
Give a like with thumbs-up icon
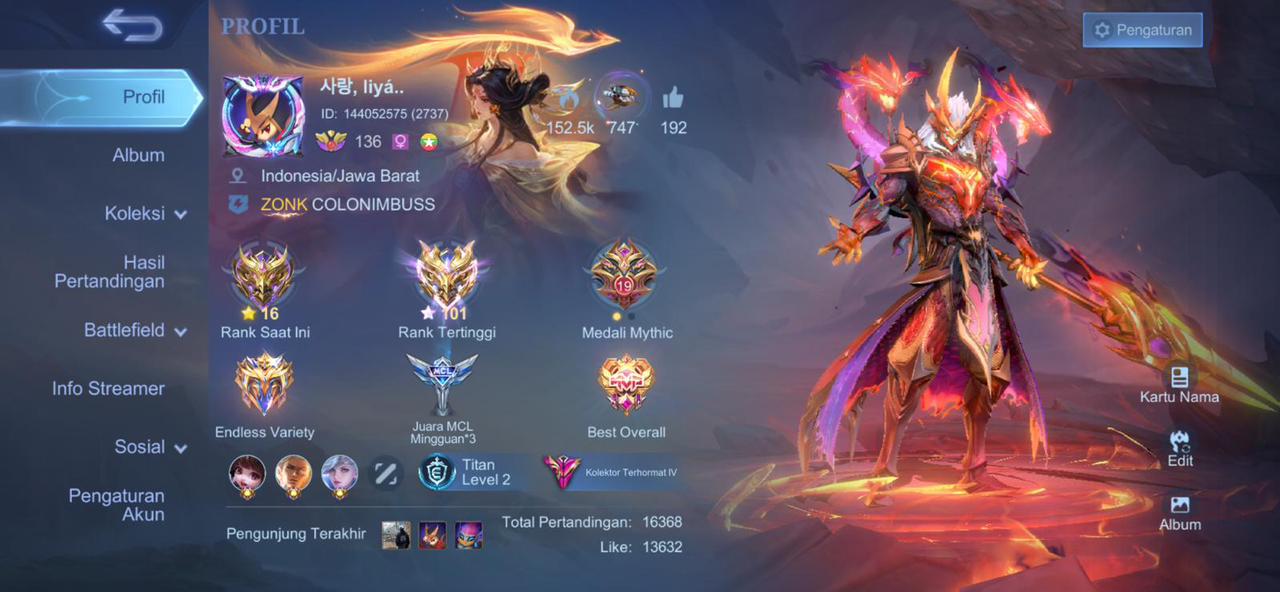click(673, 98)
